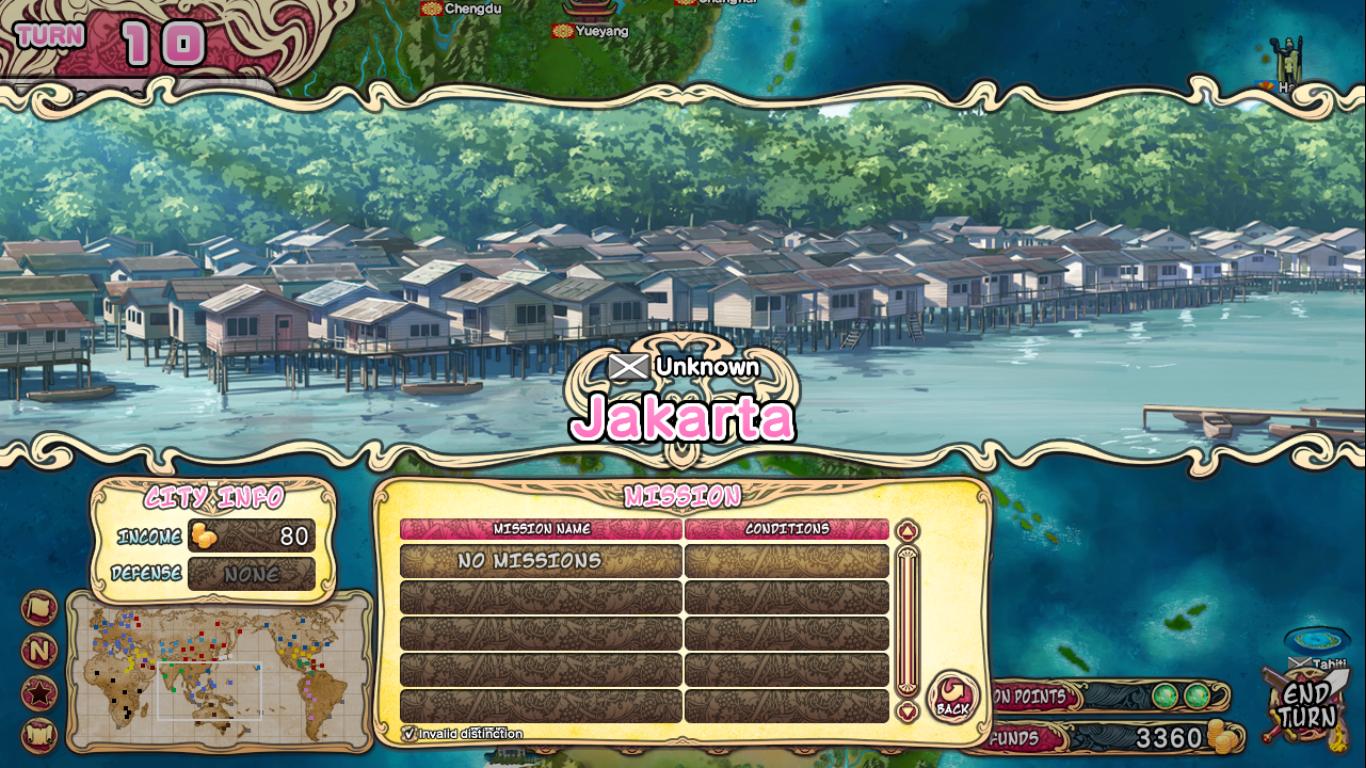
Task: Select the N icon button
Action: pos(39,651)
